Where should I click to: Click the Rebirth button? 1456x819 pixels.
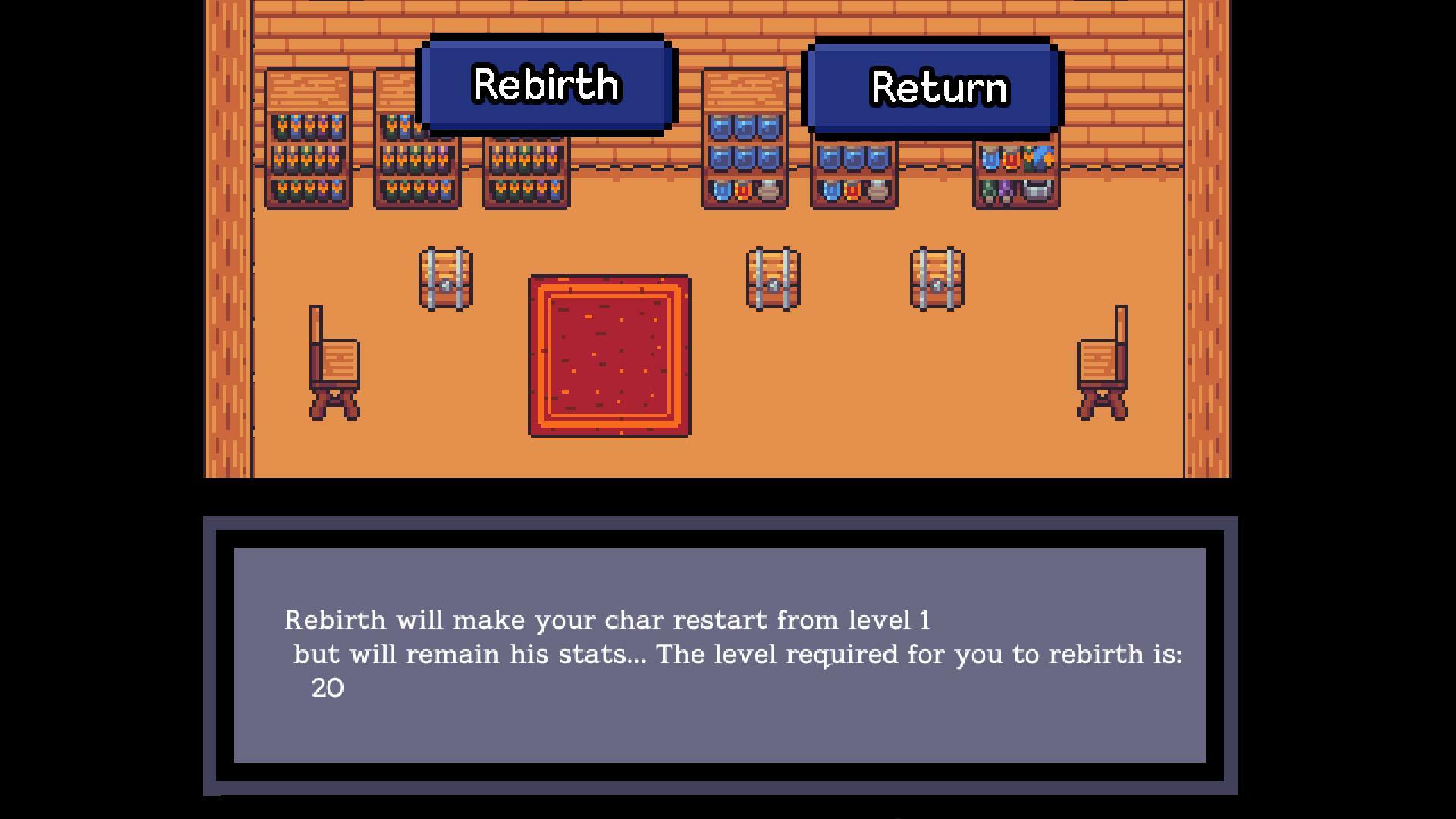click(x=546, y=84)
